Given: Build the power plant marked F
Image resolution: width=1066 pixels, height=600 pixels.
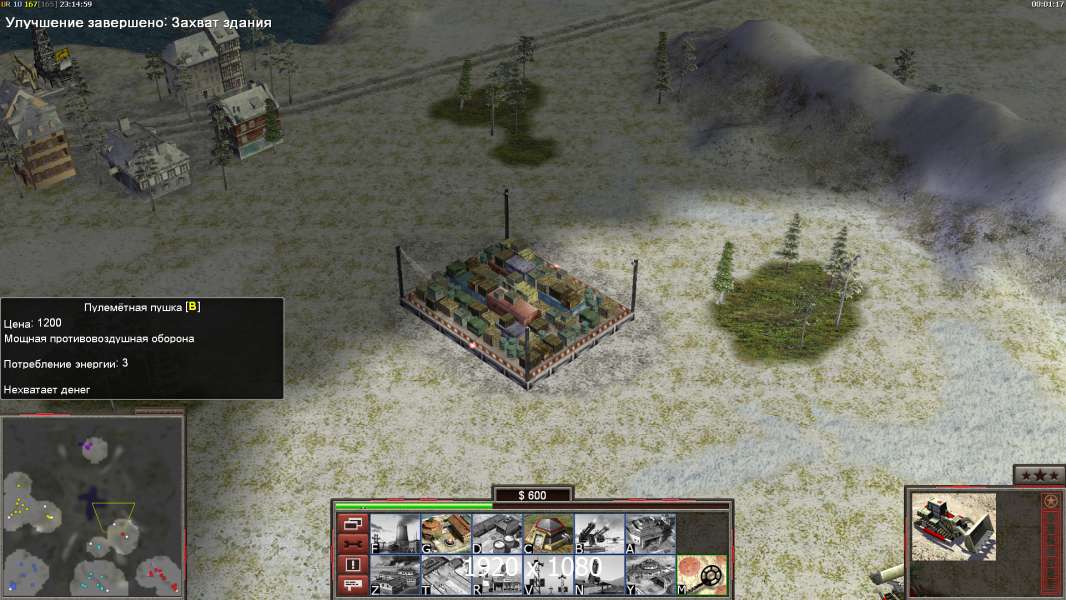Looking at the screenshot, I should point(395,533).
